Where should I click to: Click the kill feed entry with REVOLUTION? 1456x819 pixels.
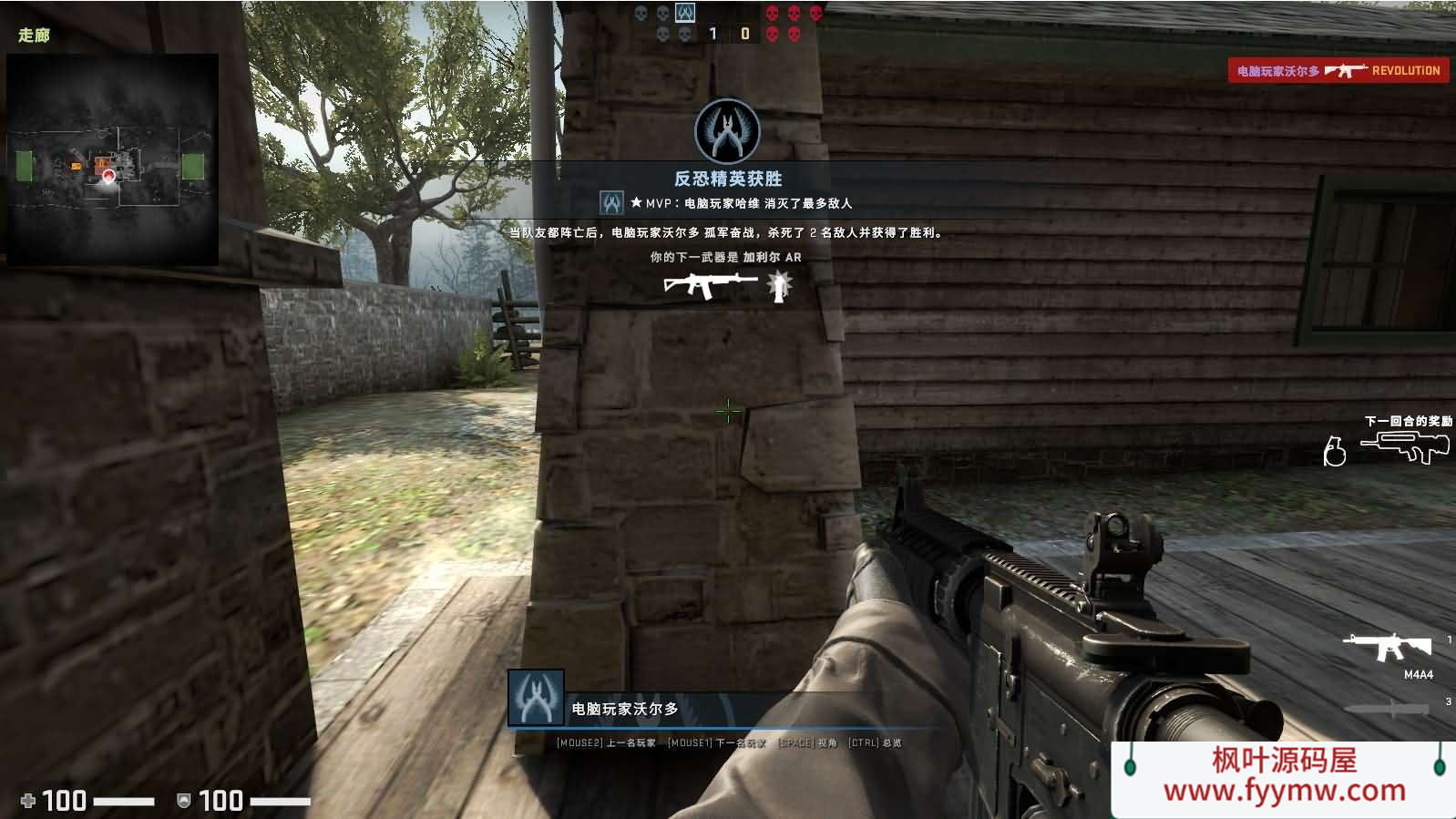point(1338,70)
